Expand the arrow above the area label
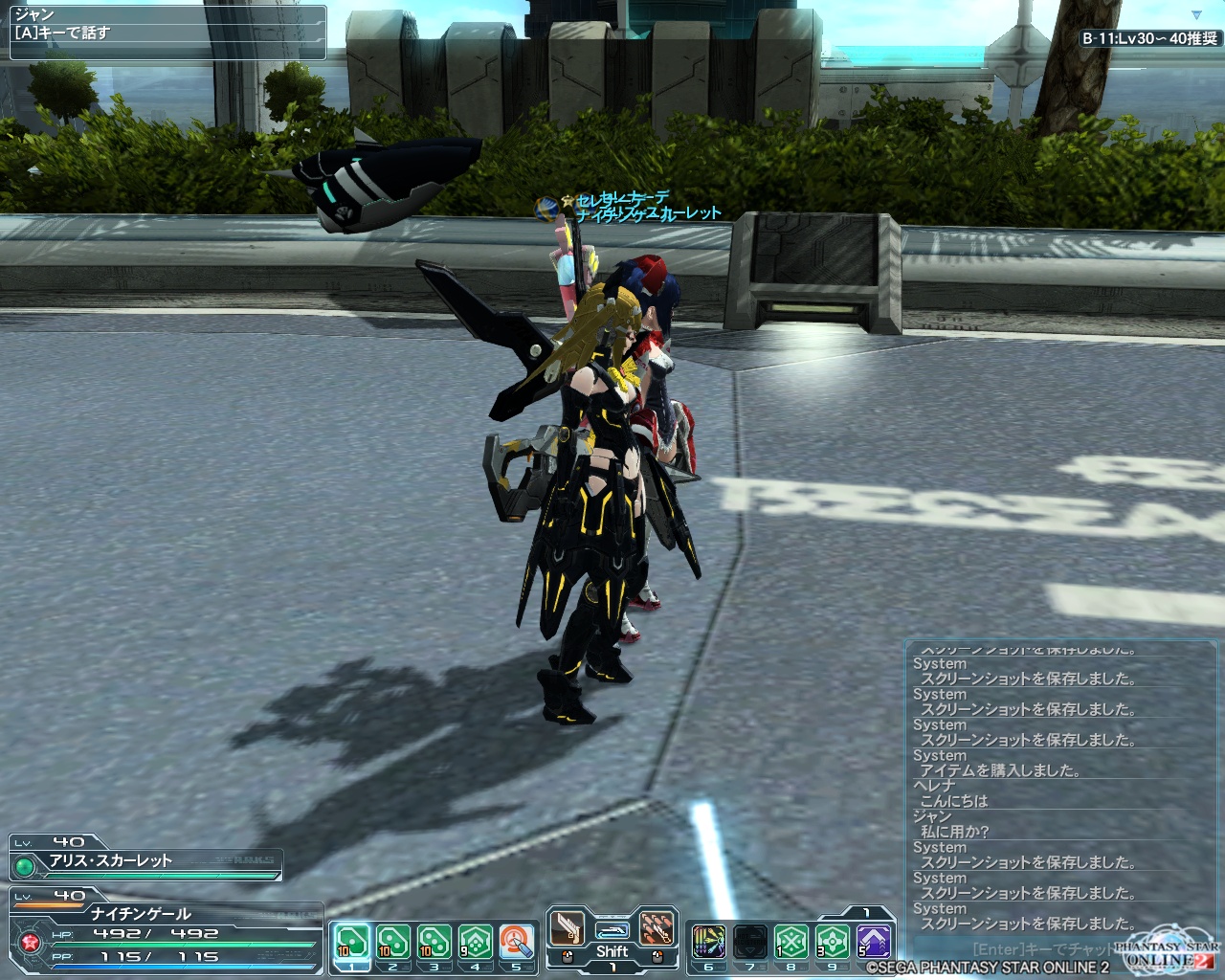 [x=1196, y=15]
